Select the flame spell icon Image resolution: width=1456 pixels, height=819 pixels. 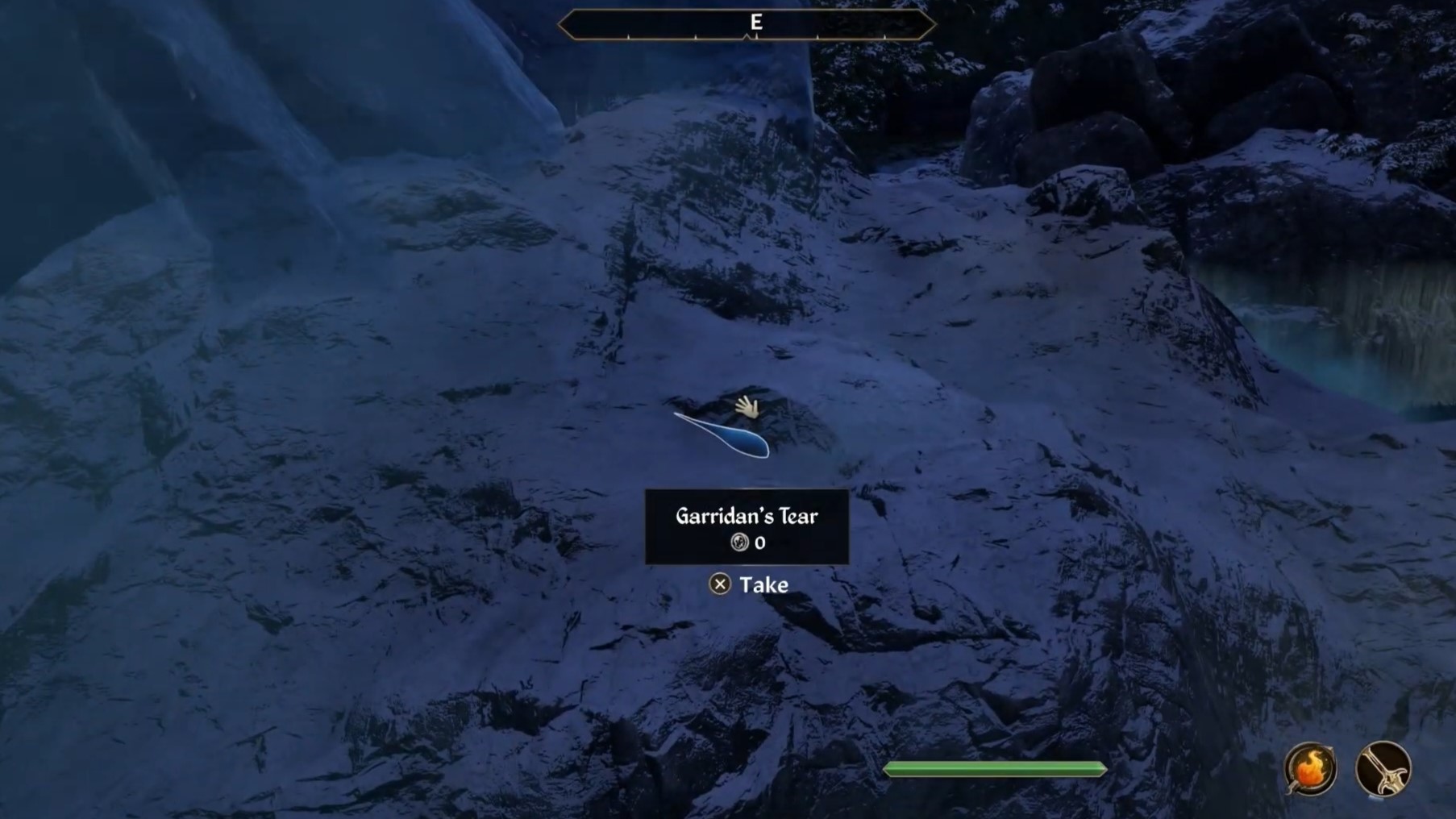tap(1310, 768)
